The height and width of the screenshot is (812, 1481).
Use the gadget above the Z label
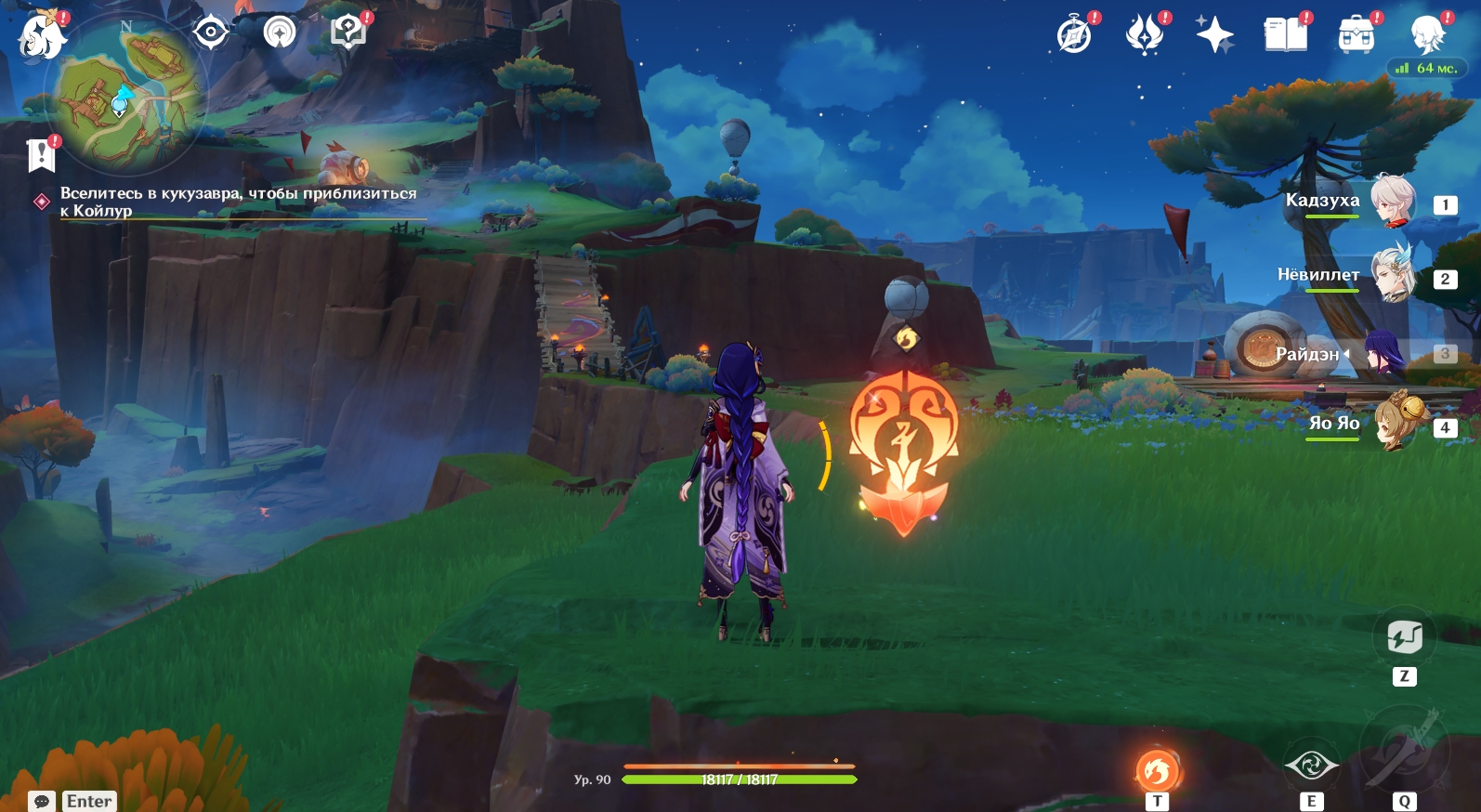(1404, 637)
